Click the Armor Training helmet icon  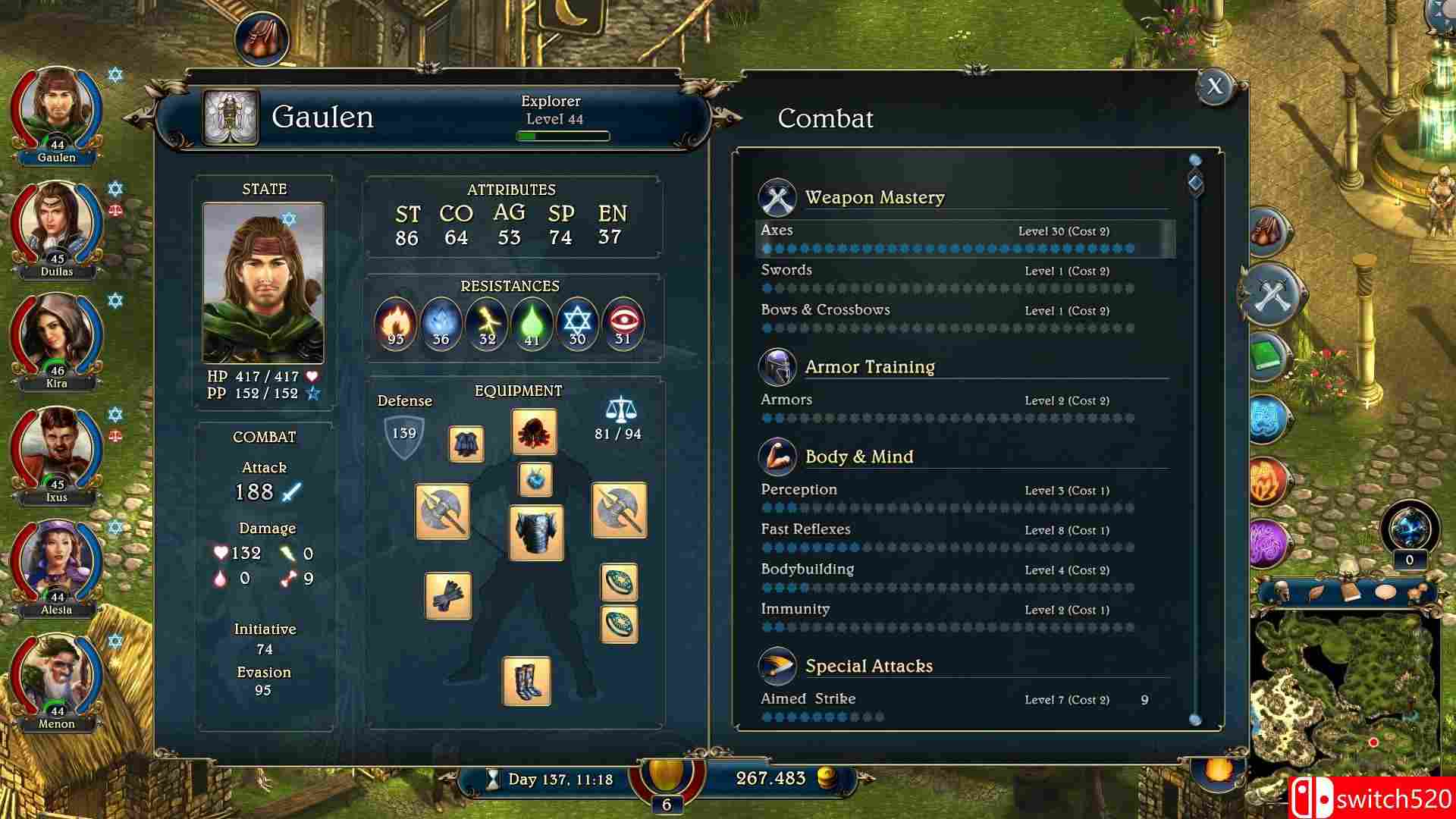pos(779,366)
